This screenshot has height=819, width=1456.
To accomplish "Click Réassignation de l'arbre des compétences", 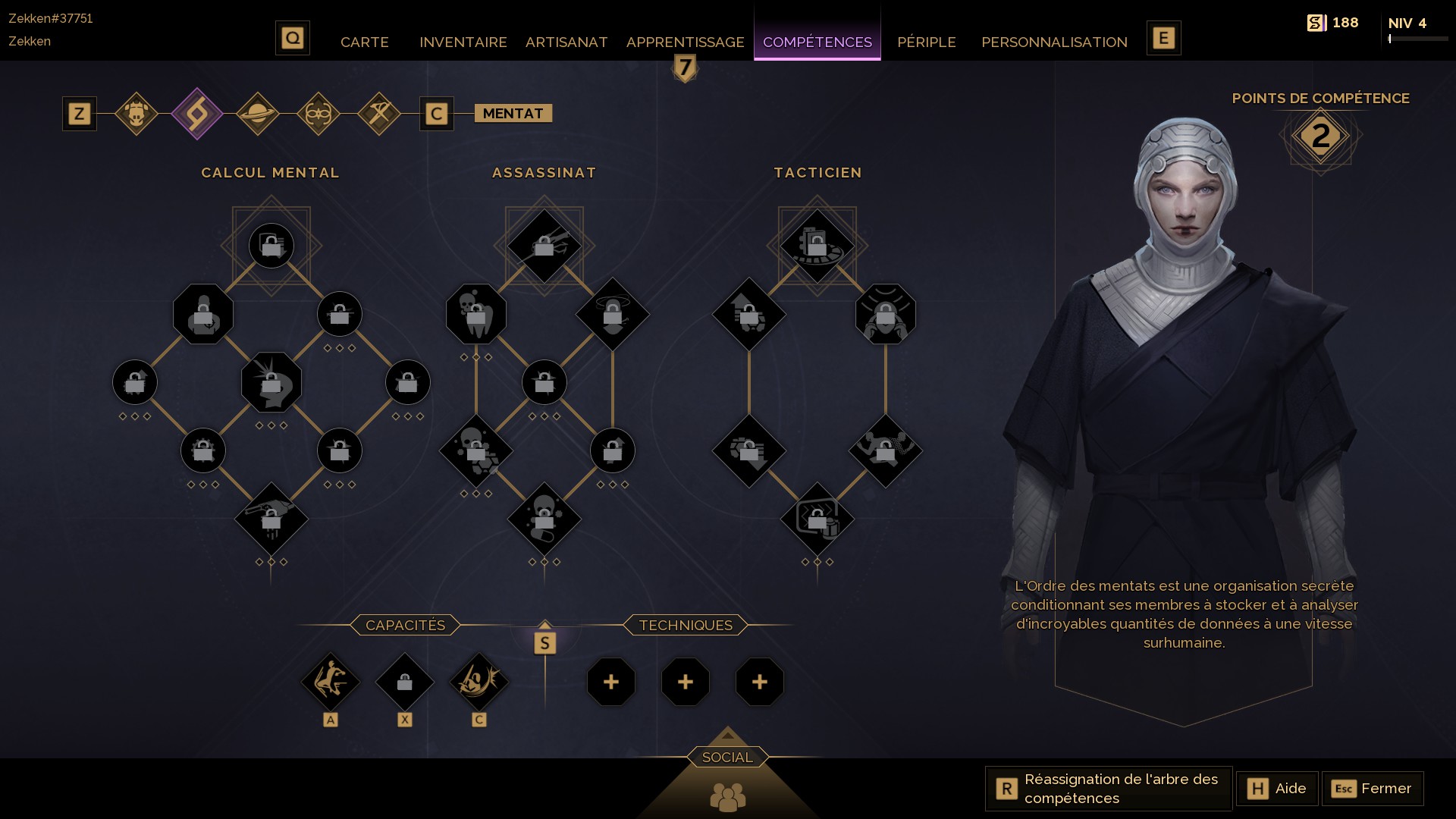I will click(x=1107, y=788).
